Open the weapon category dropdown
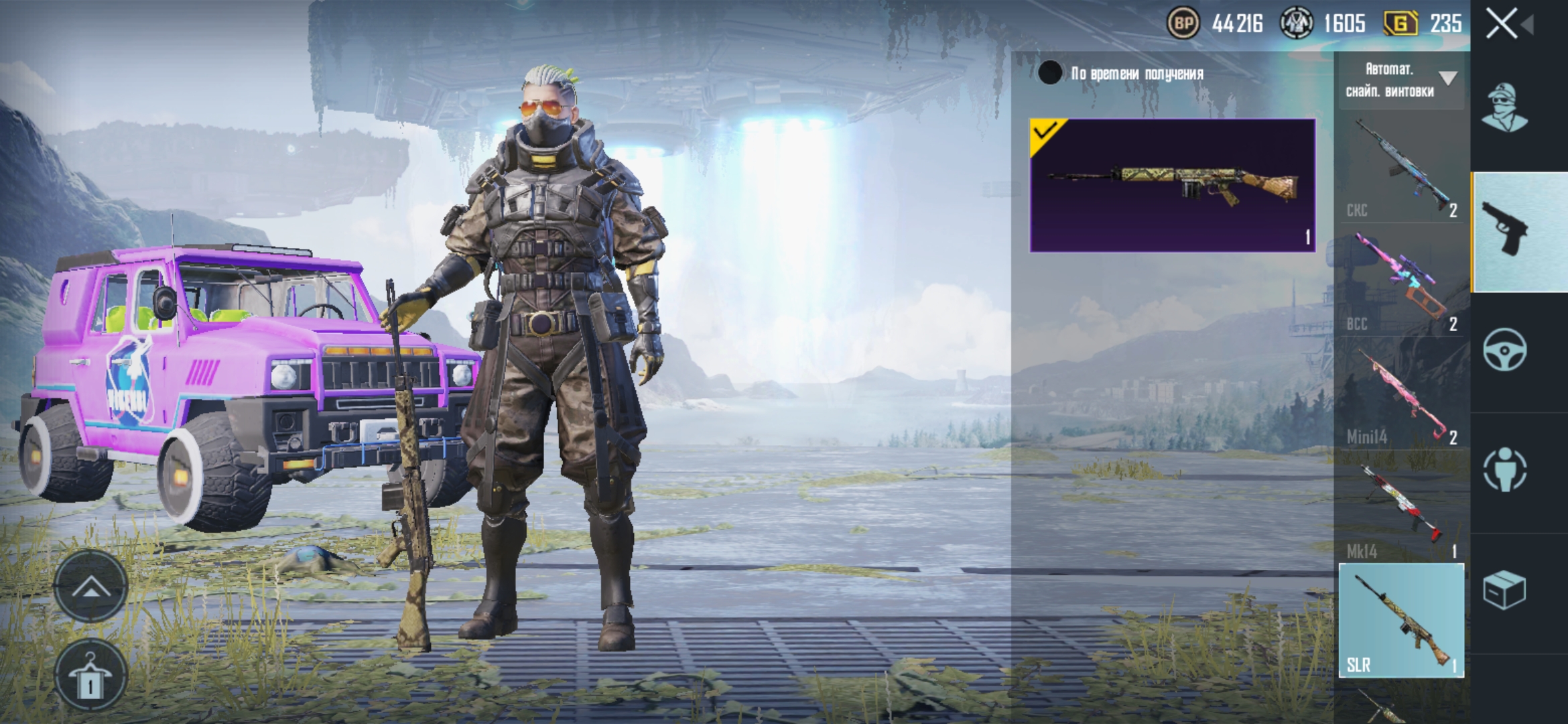The height and width of the screenshot is (724, 1568). pos(1400,80)
